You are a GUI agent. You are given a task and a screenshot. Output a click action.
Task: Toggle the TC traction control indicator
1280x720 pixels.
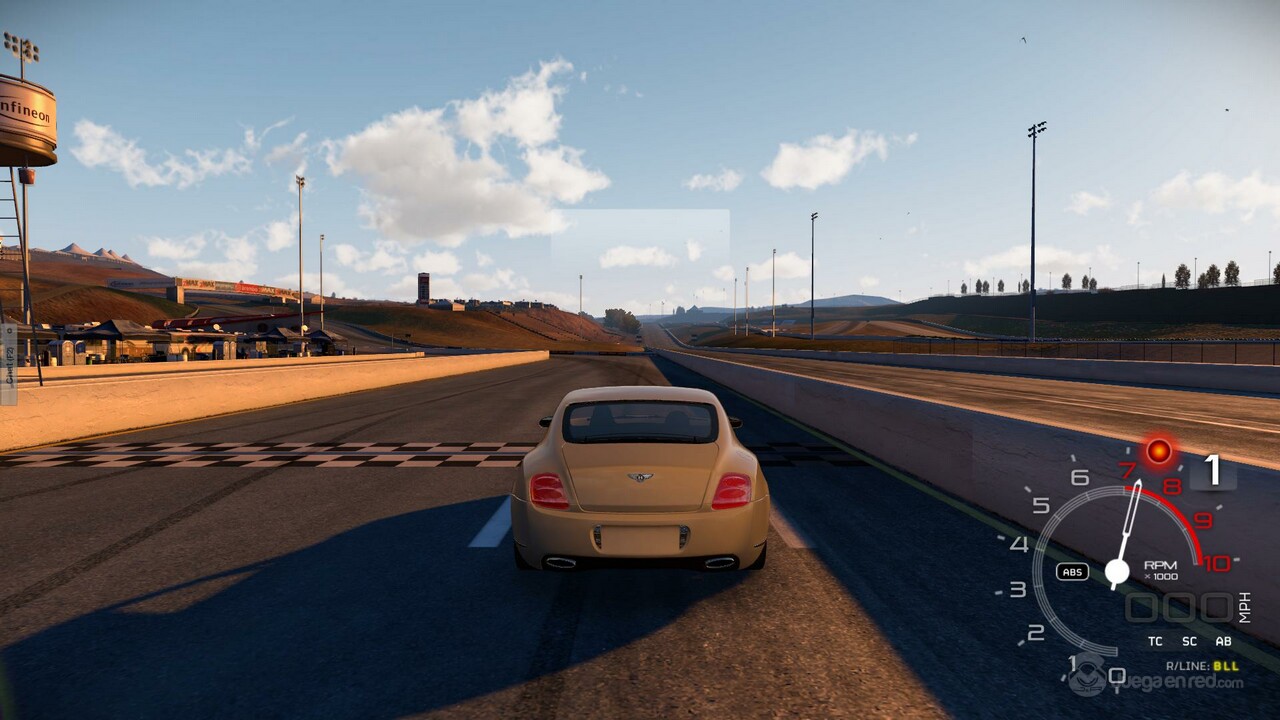click(x=1156, y=641)
